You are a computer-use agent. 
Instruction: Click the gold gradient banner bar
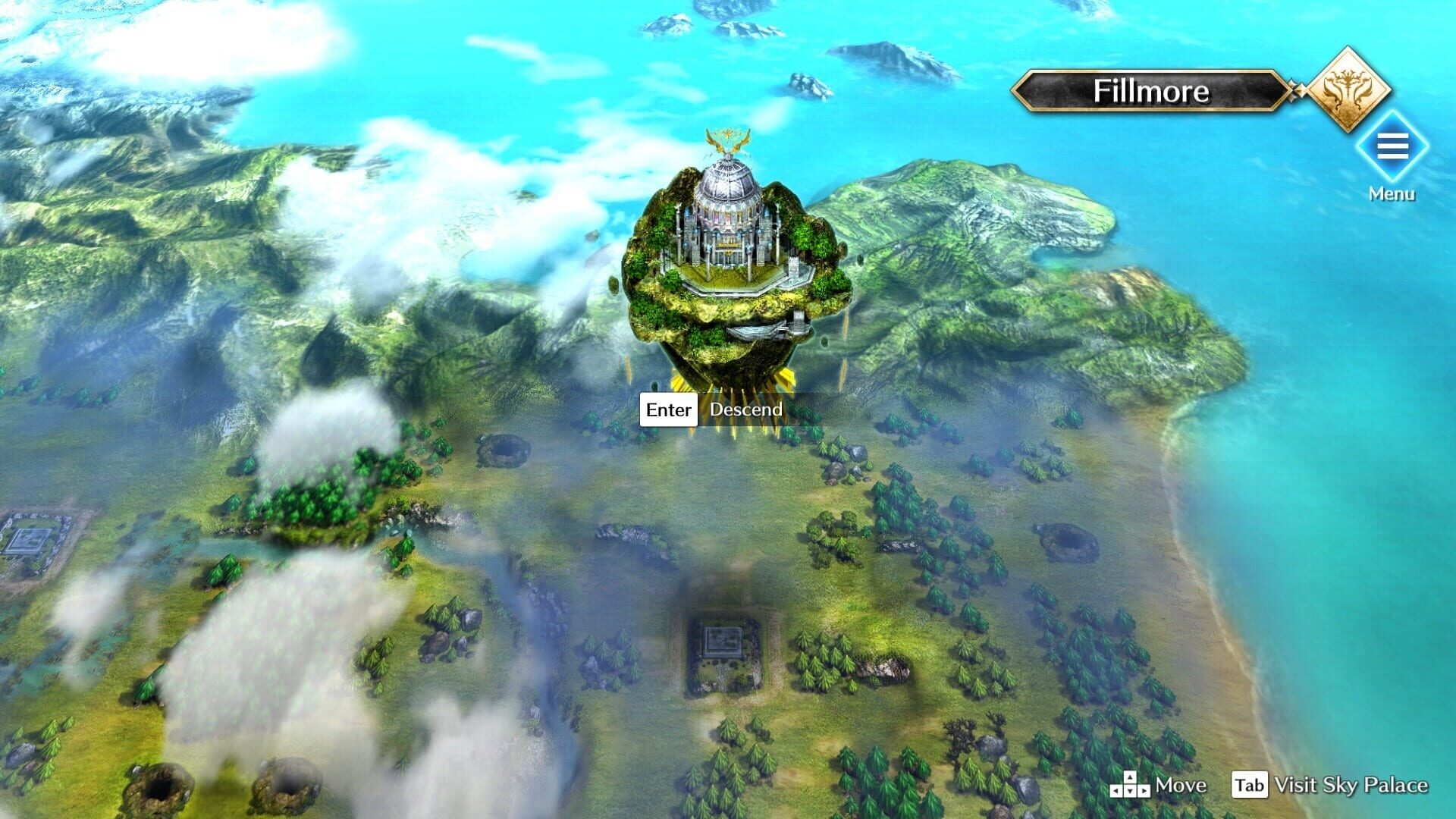[x=1150, y=92]
